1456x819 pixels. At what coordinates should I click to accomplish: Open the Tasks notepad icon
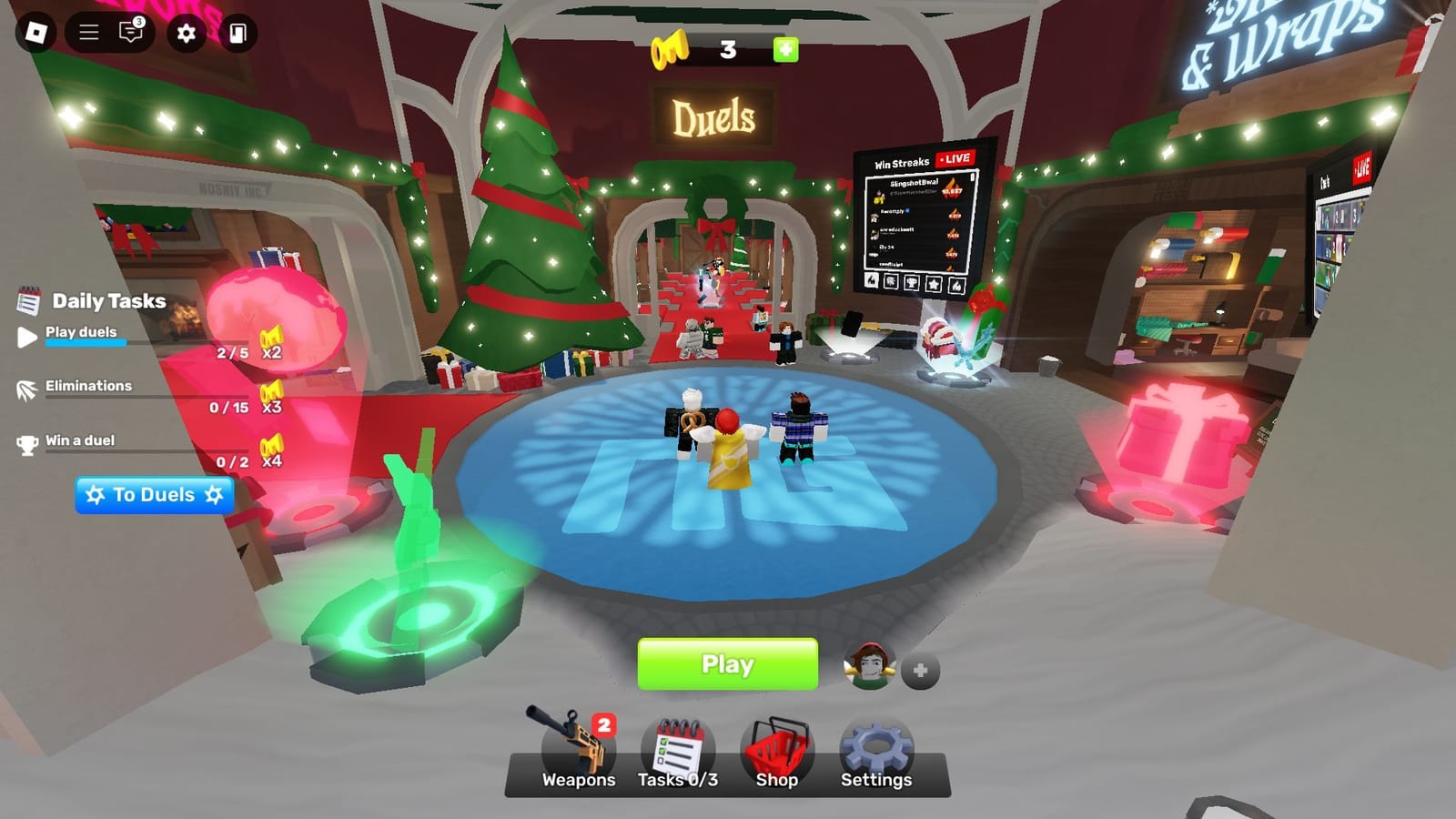(679, 744)
